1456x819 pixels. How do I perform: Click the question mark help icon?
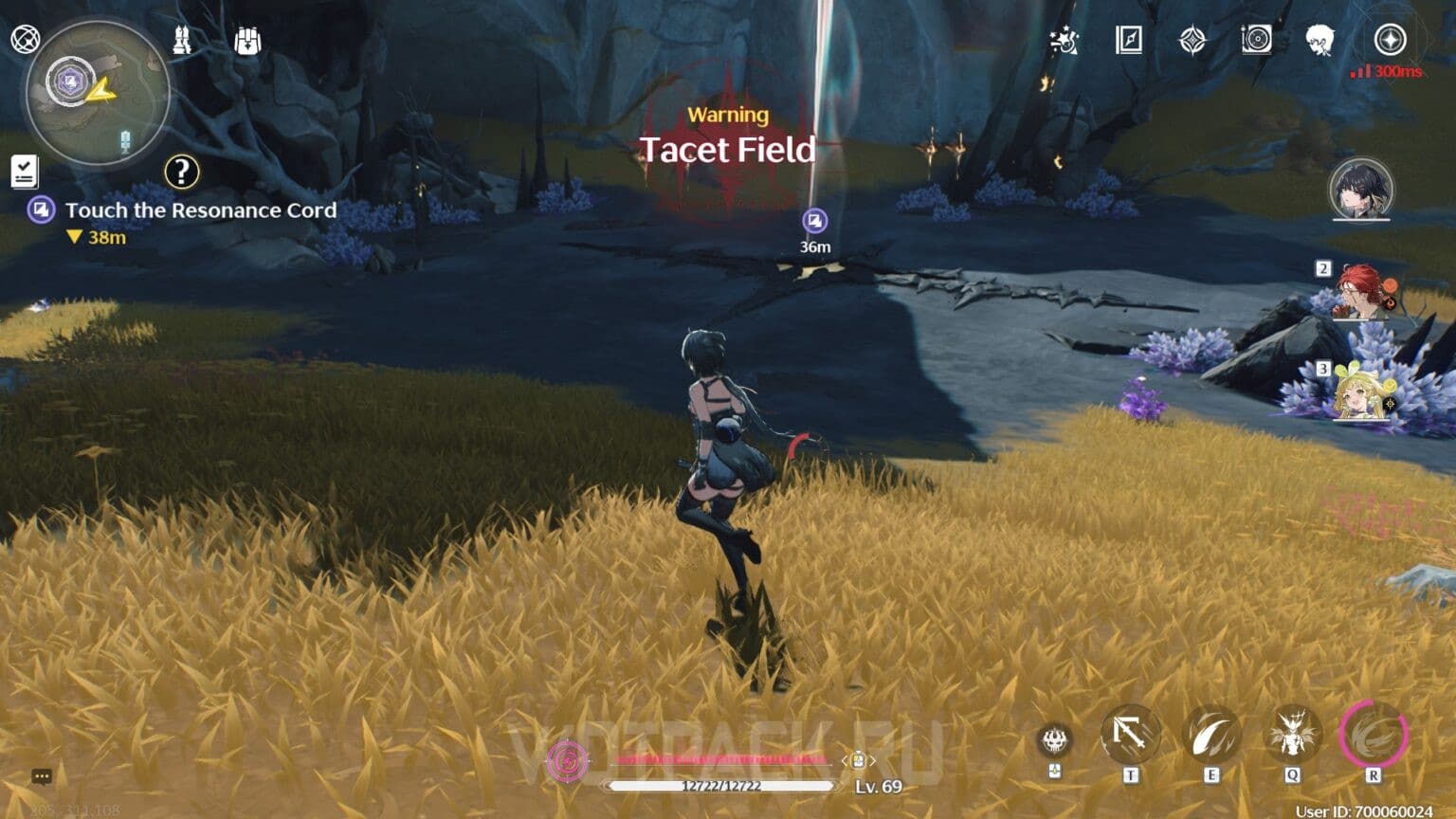click(181, 172)
